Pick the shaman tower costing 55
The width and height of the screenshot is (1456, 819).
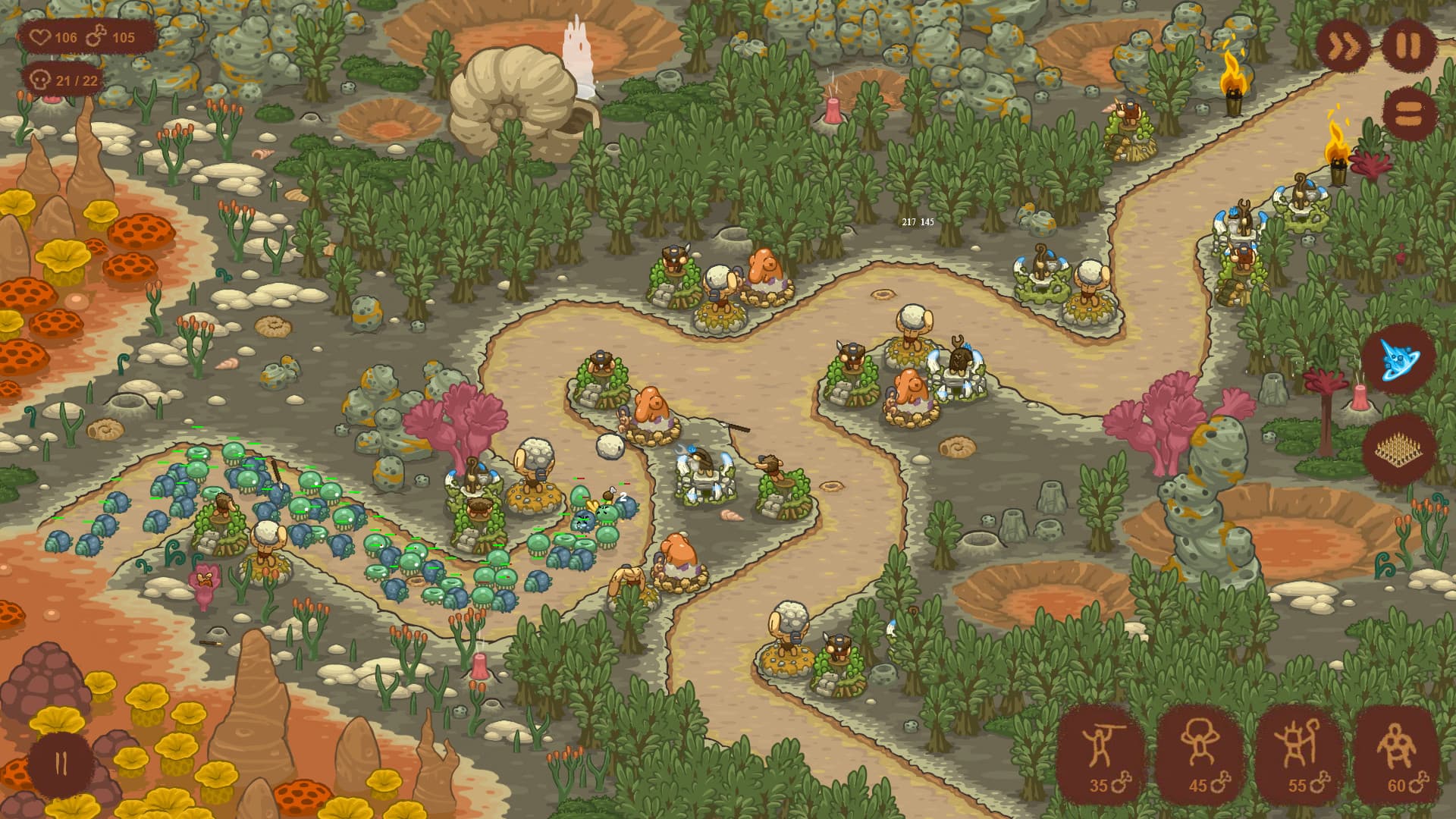(1298, 754)
